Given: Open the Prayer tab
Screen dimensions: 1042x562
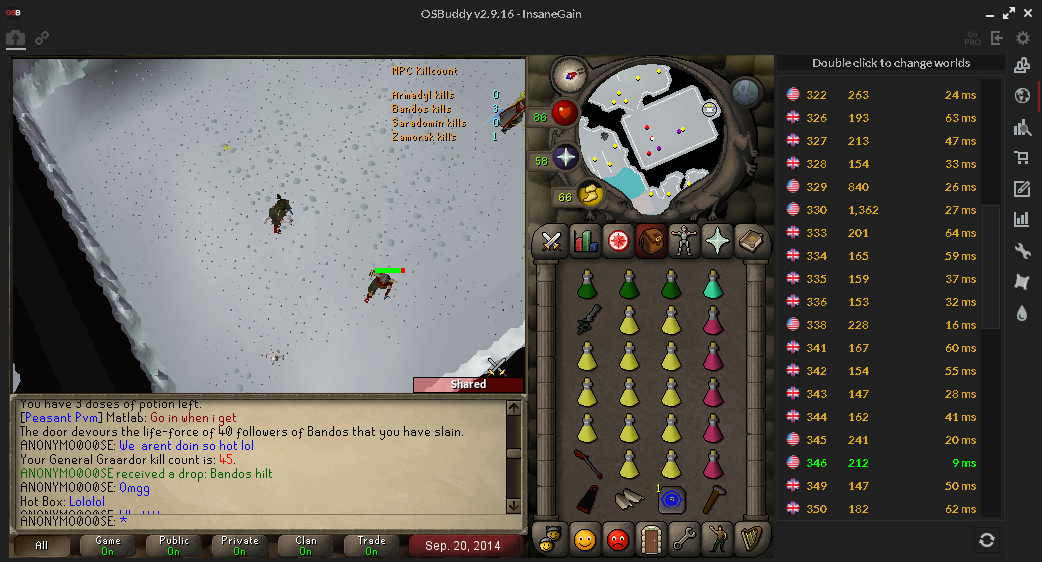Looking at the screenshot, I should [x=717, y=241].
